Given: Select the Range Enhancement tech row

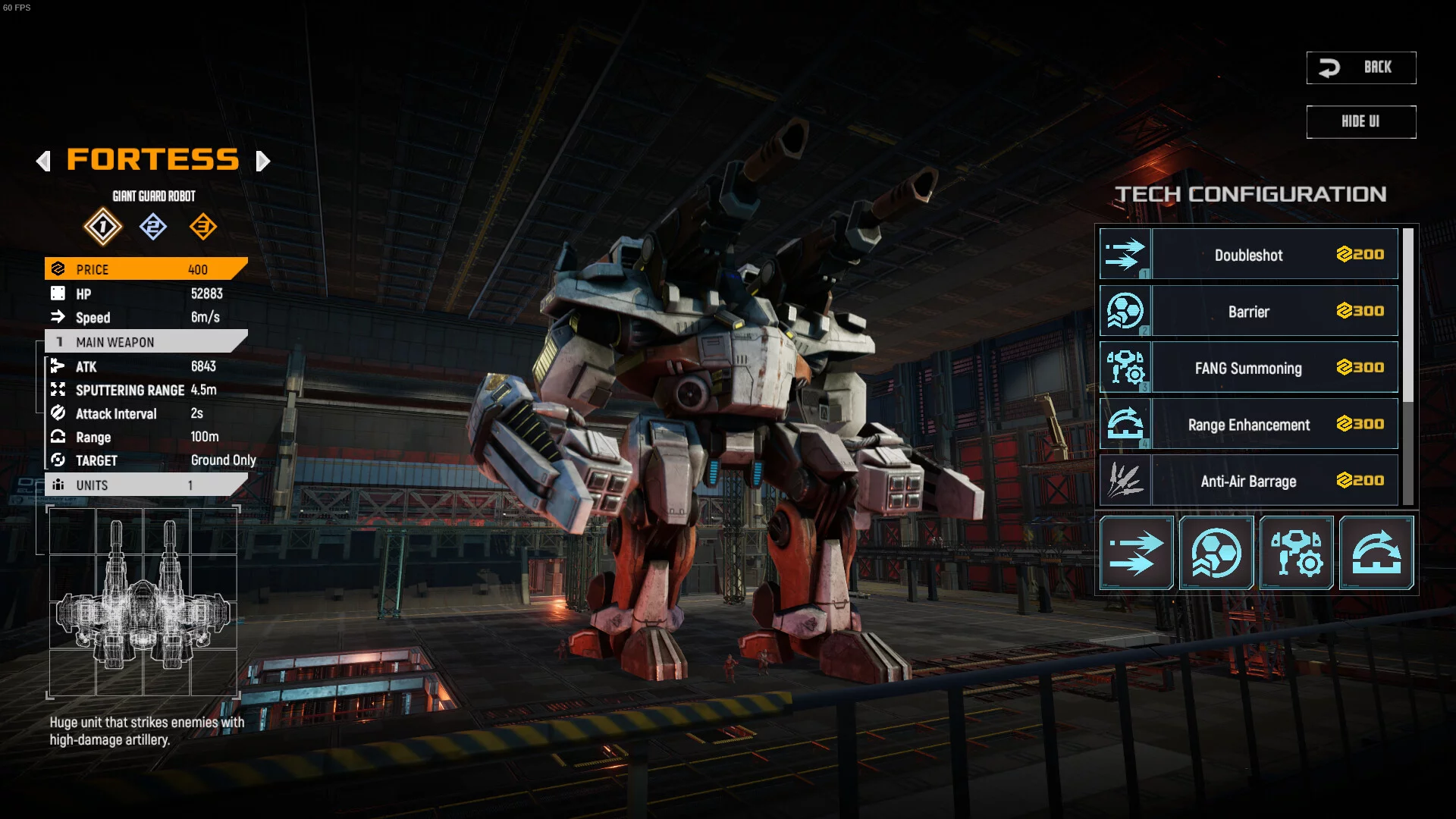Looking at the screenshot, I should pyautogui.click(x=1248, y=425).
